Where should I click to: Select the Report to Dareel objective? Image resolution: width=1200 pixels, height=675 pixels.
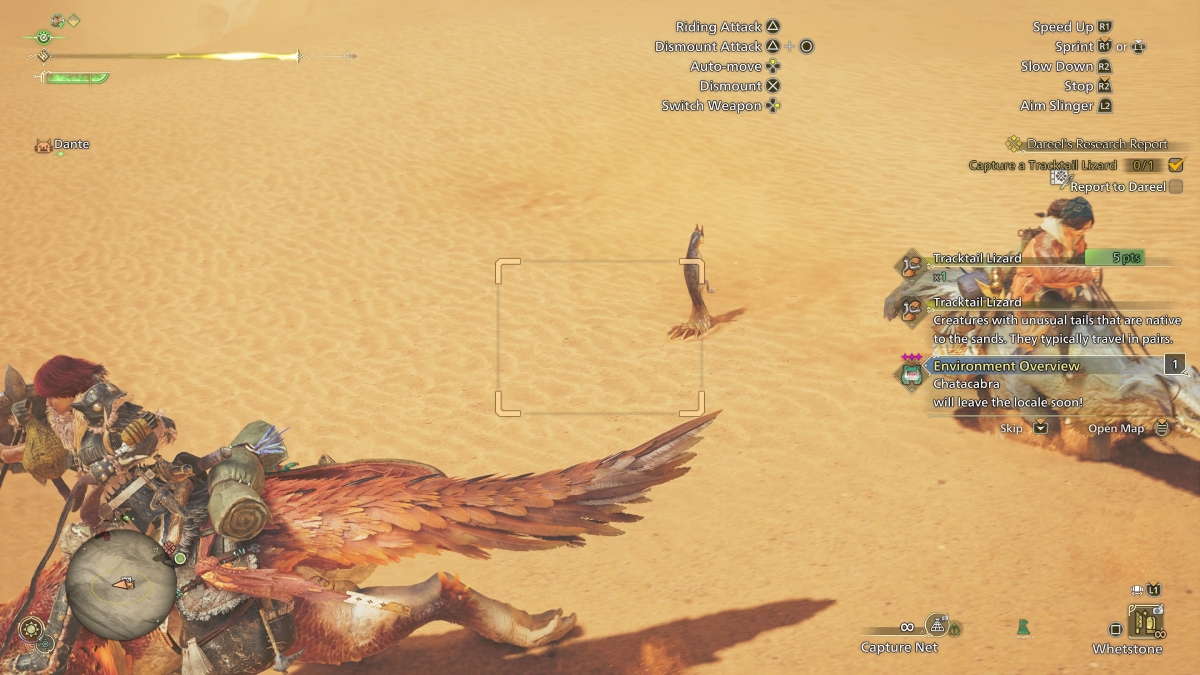(x=1118, y=186)
